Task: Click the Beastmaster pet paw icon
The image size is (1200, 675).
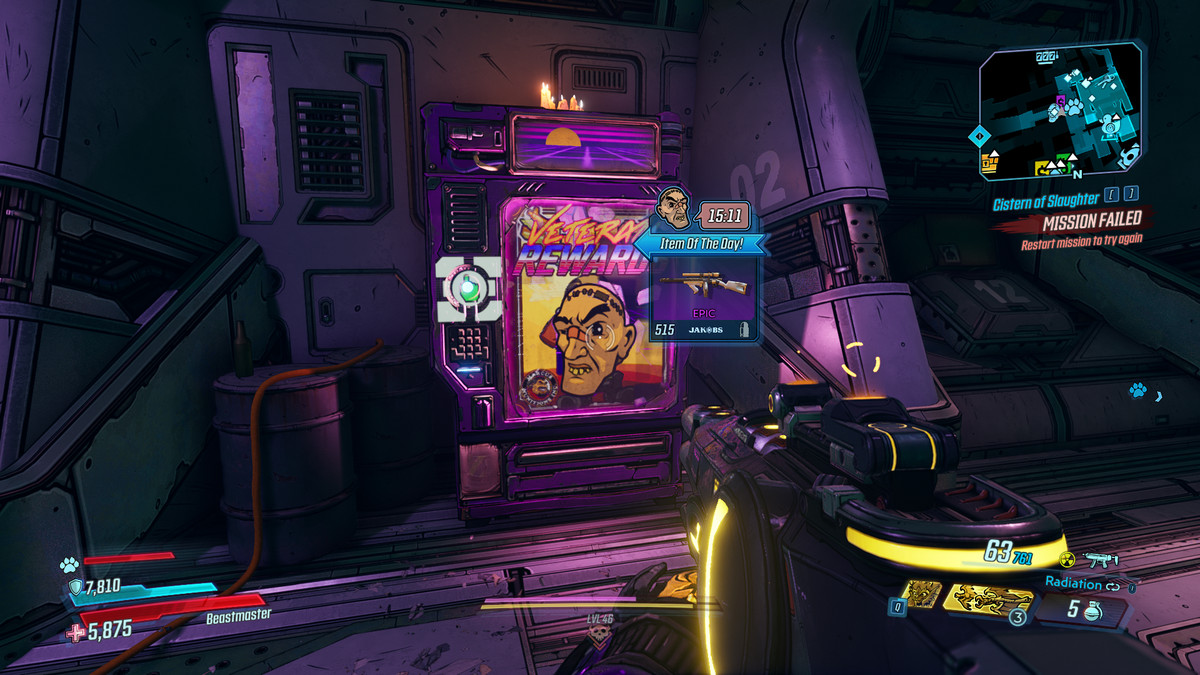Action: coord(69,564)
